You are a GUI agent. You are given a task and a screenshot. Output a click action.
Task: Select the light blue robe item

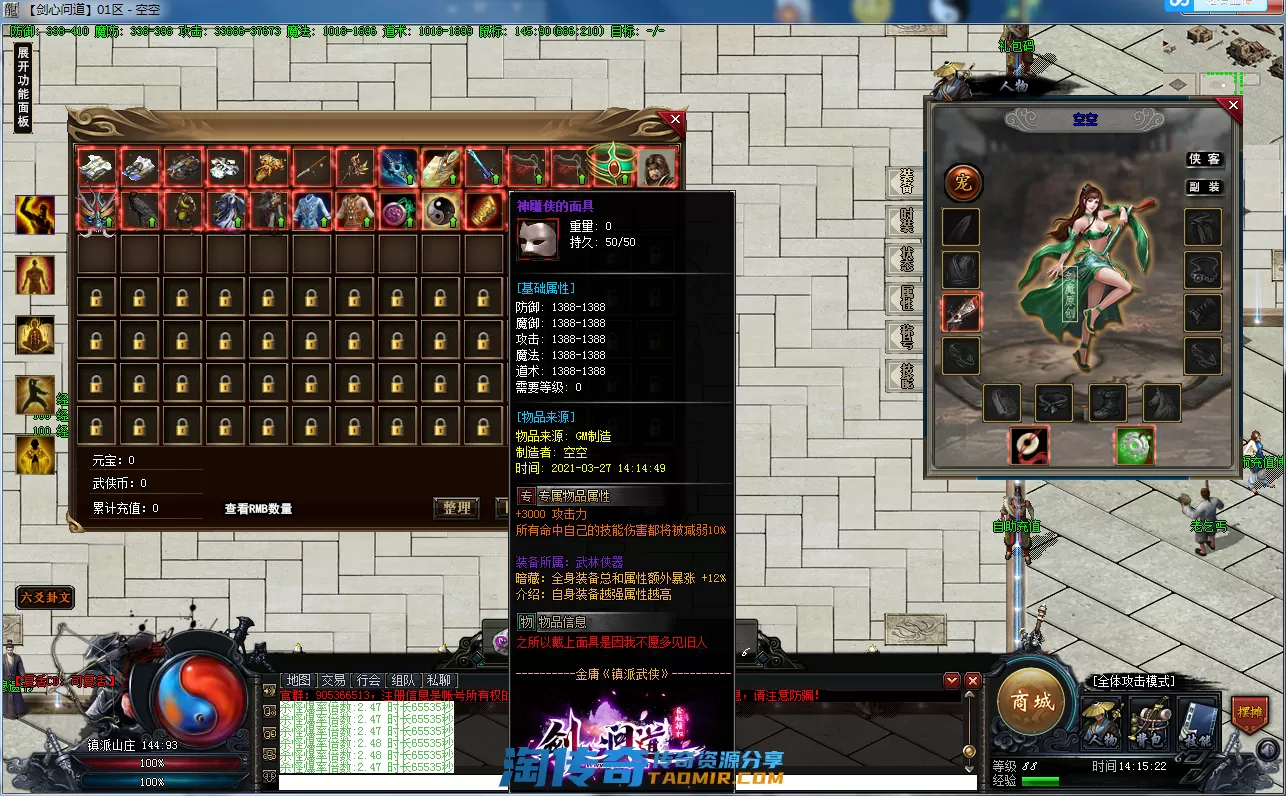point(312,210)
